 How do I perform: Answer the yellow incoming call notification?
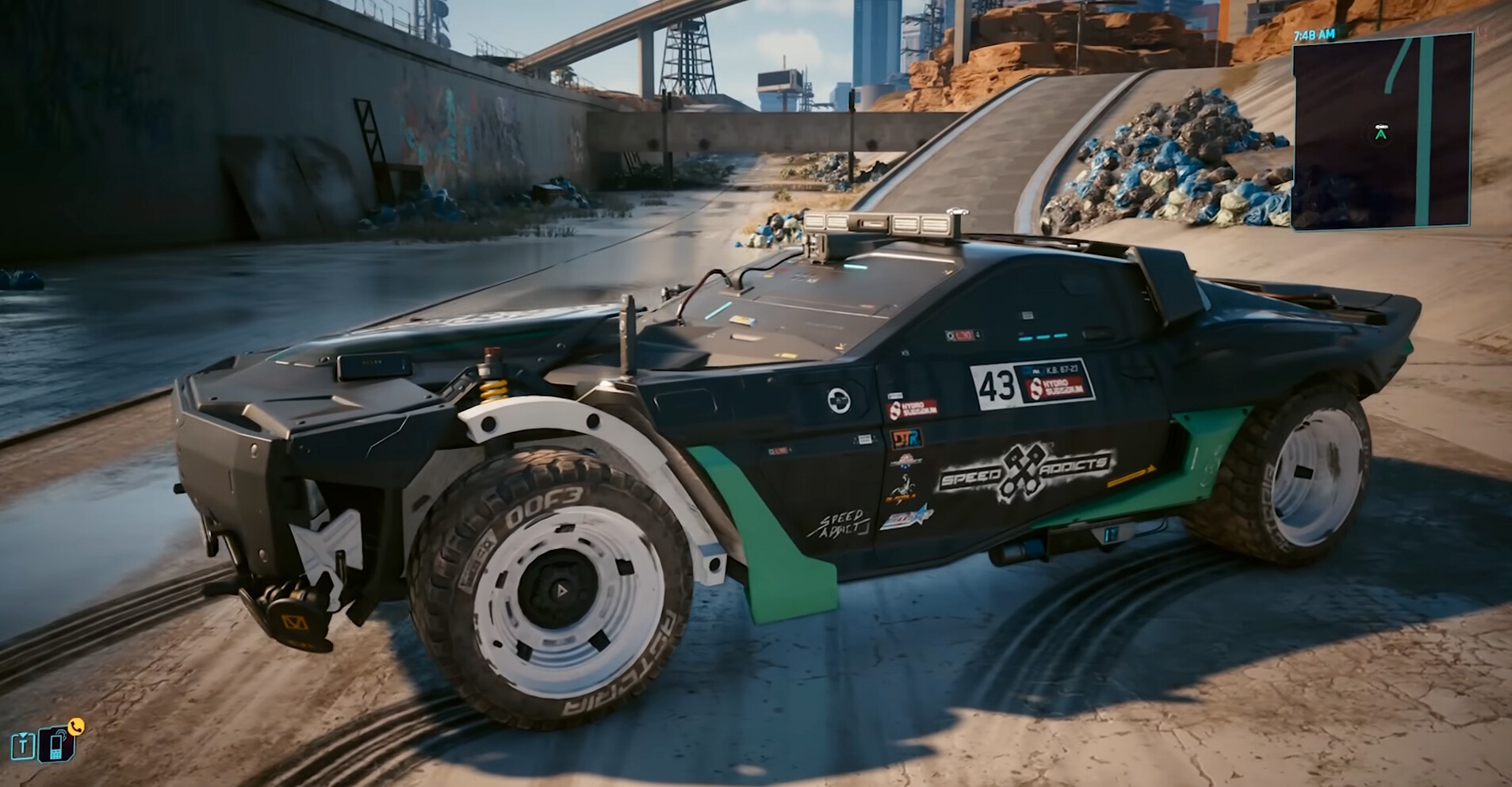tap(76, 725)
